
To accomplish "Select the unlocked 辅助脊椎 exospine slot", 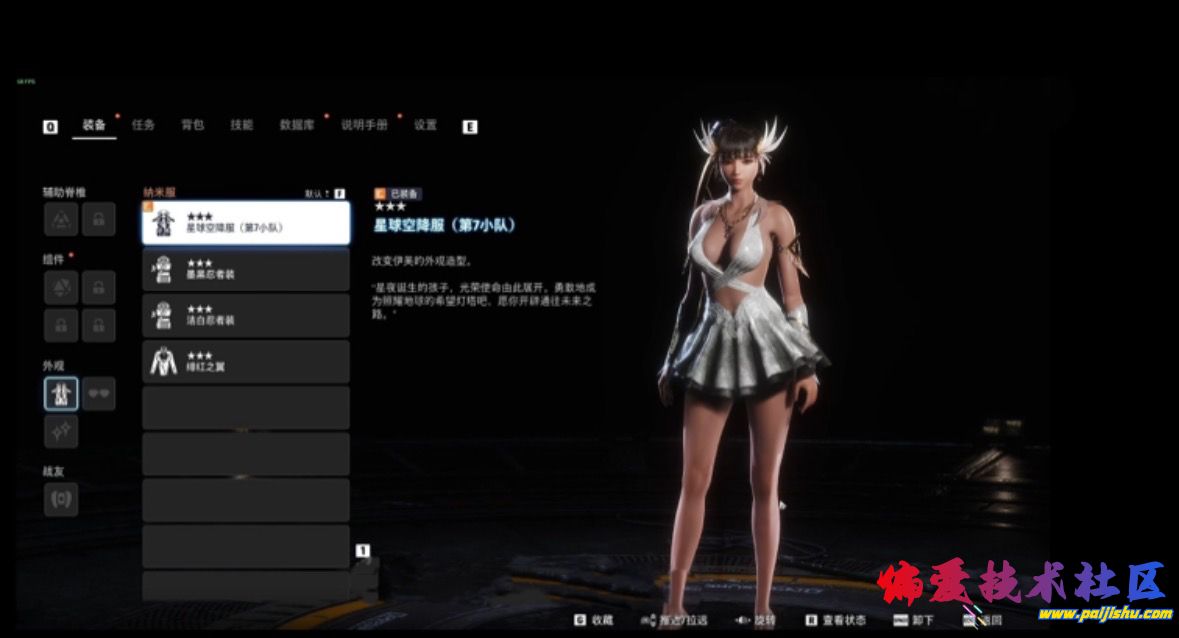I will (x=61, y=219).
